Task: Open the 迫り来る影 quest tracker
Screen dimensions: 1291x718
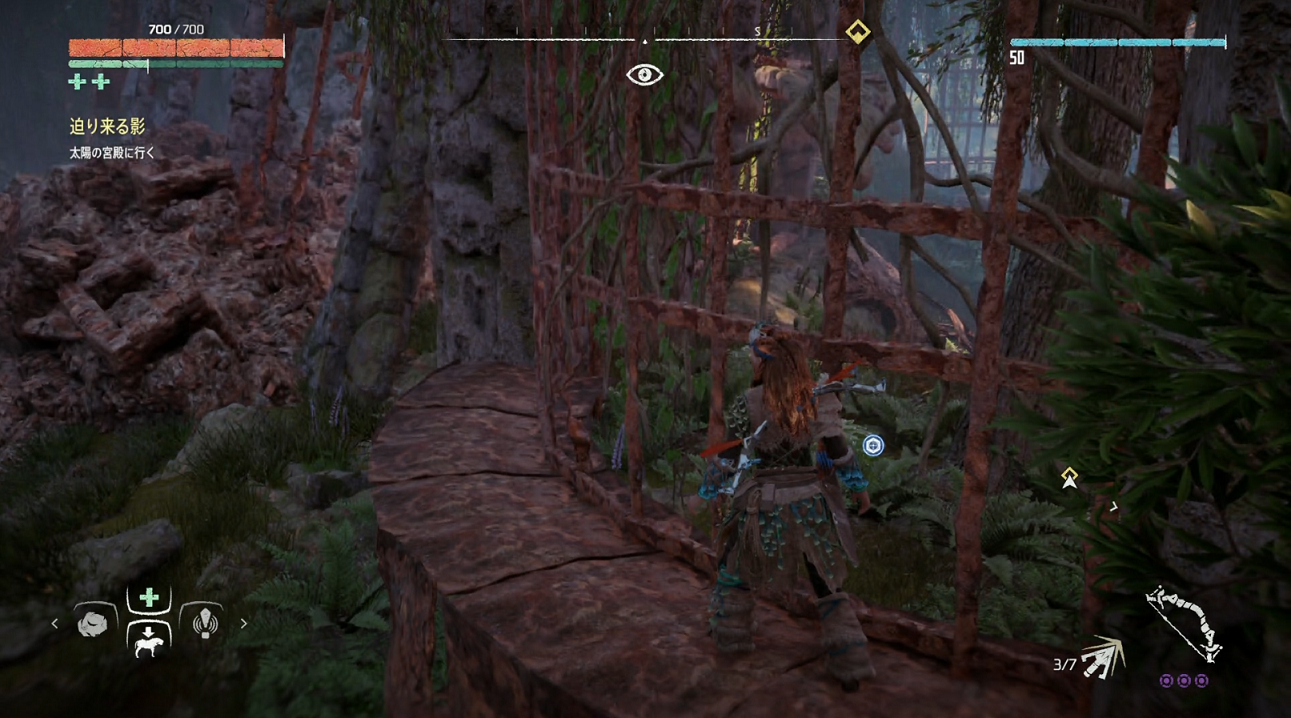Action: coord(107,126)
